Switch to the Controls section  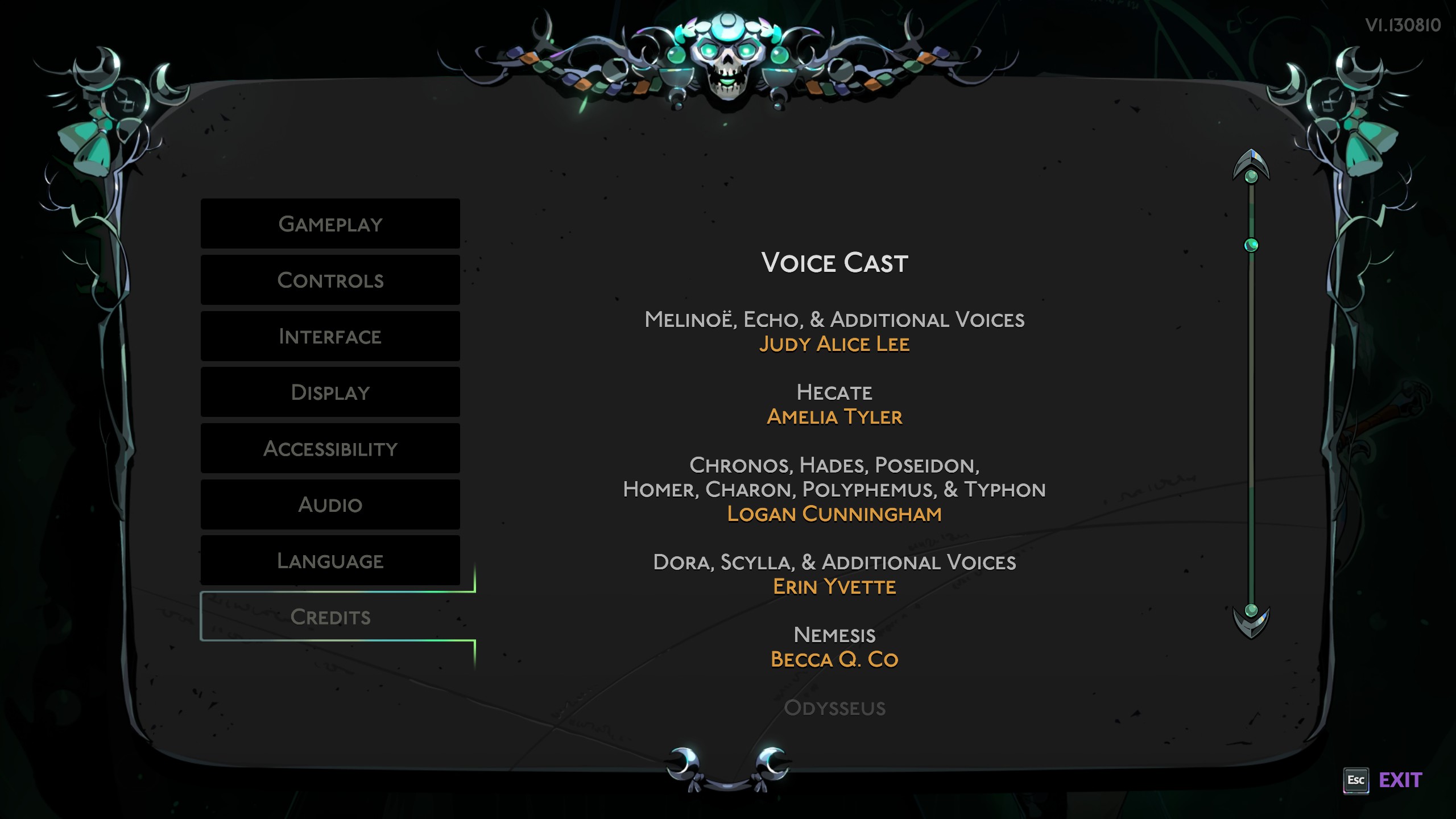330,280
